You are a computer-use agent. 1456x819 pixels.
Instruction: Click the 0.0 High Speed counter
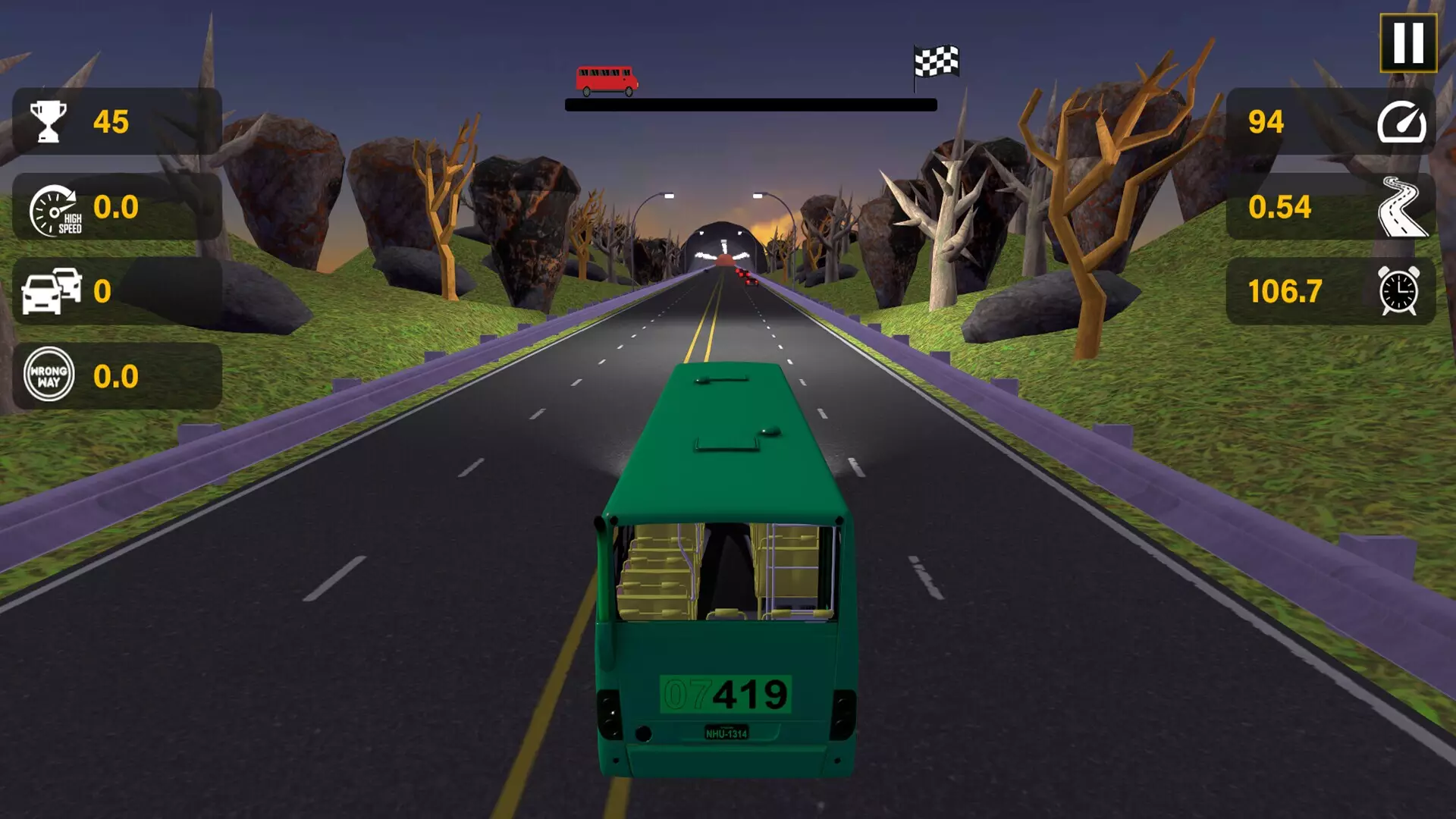point(116,206)
